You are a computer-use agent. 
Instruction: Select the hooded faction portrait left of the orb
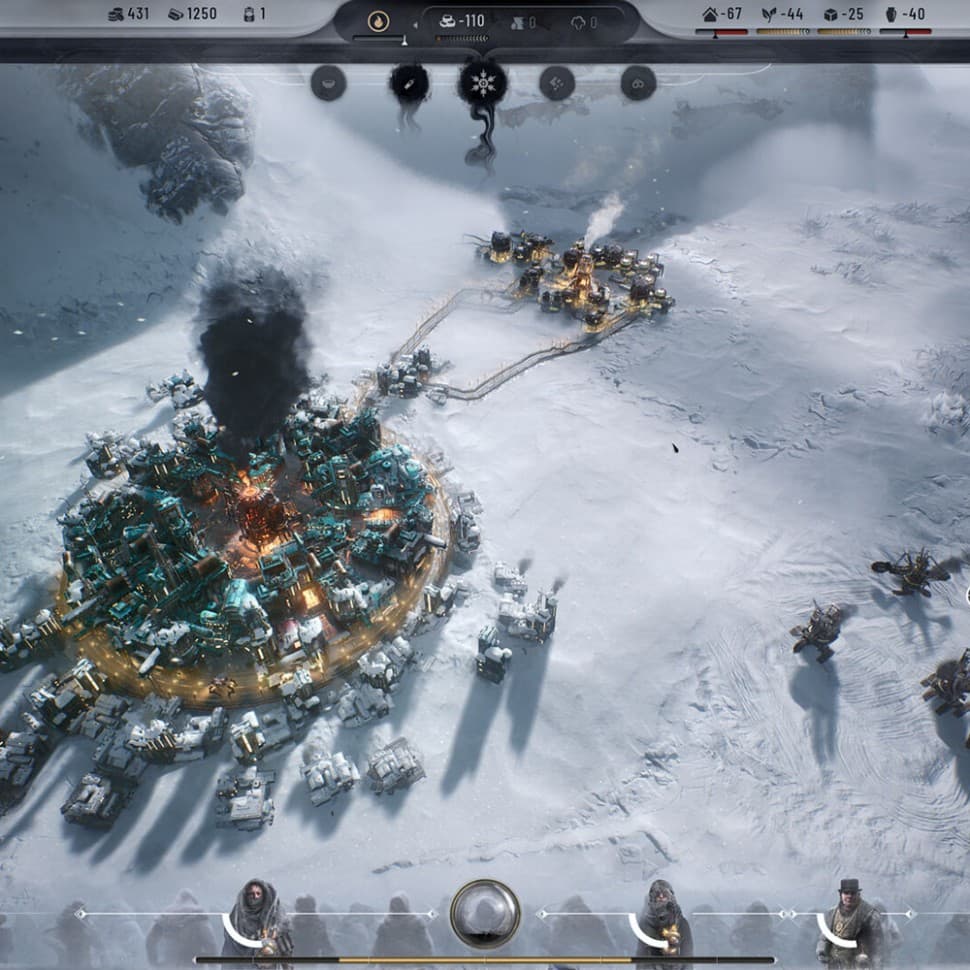[257, 917]
